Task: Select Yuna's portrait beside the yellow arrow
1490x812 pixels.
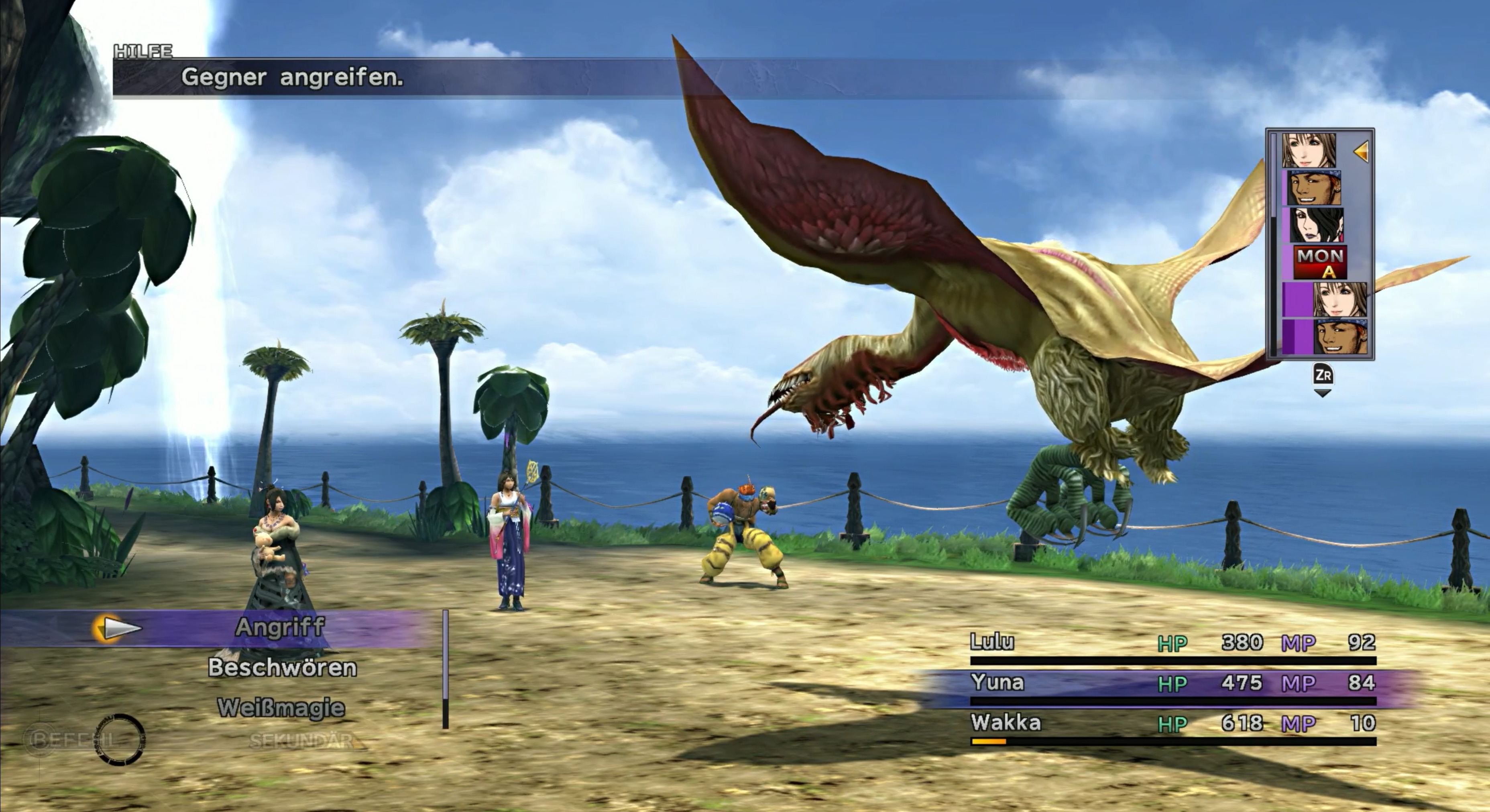Action: (x=1309, y=151)
